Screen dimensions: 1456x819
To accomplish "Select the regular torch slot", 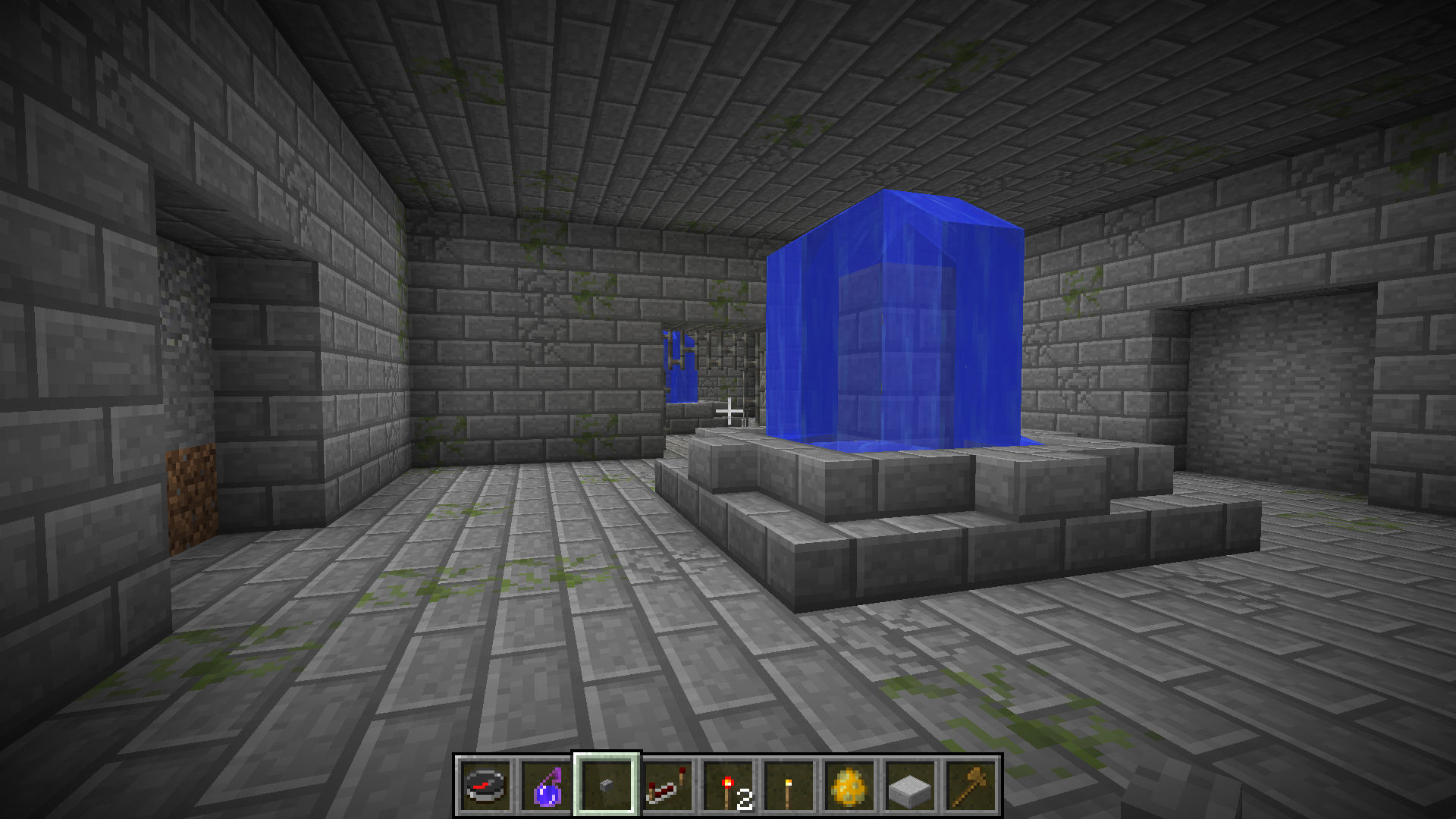I will [789, 785].
